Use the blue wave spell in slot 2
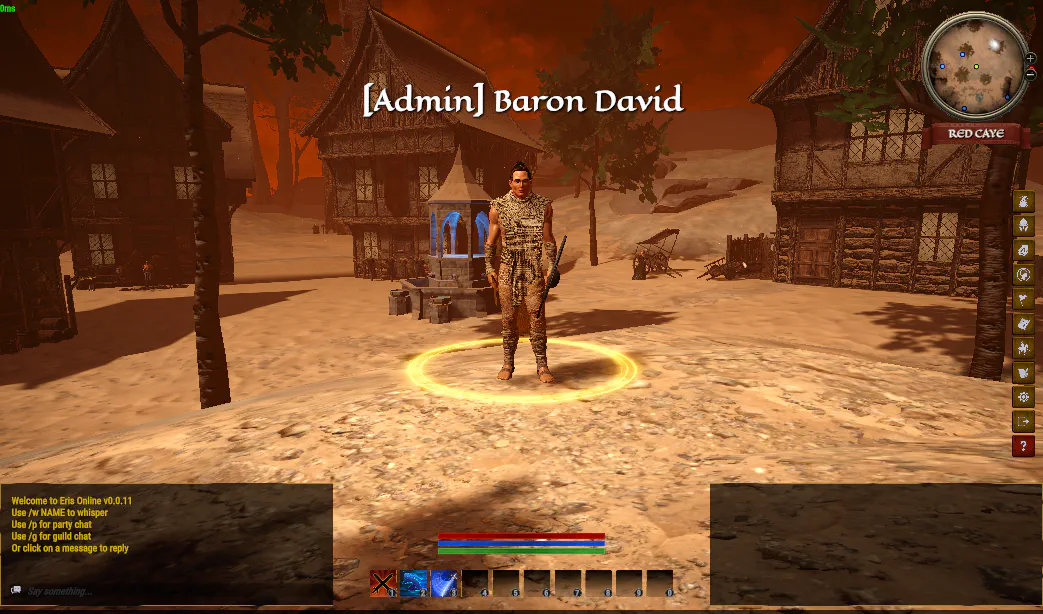Viewport: 1043px width, 614px height. [x=414, y=582]
